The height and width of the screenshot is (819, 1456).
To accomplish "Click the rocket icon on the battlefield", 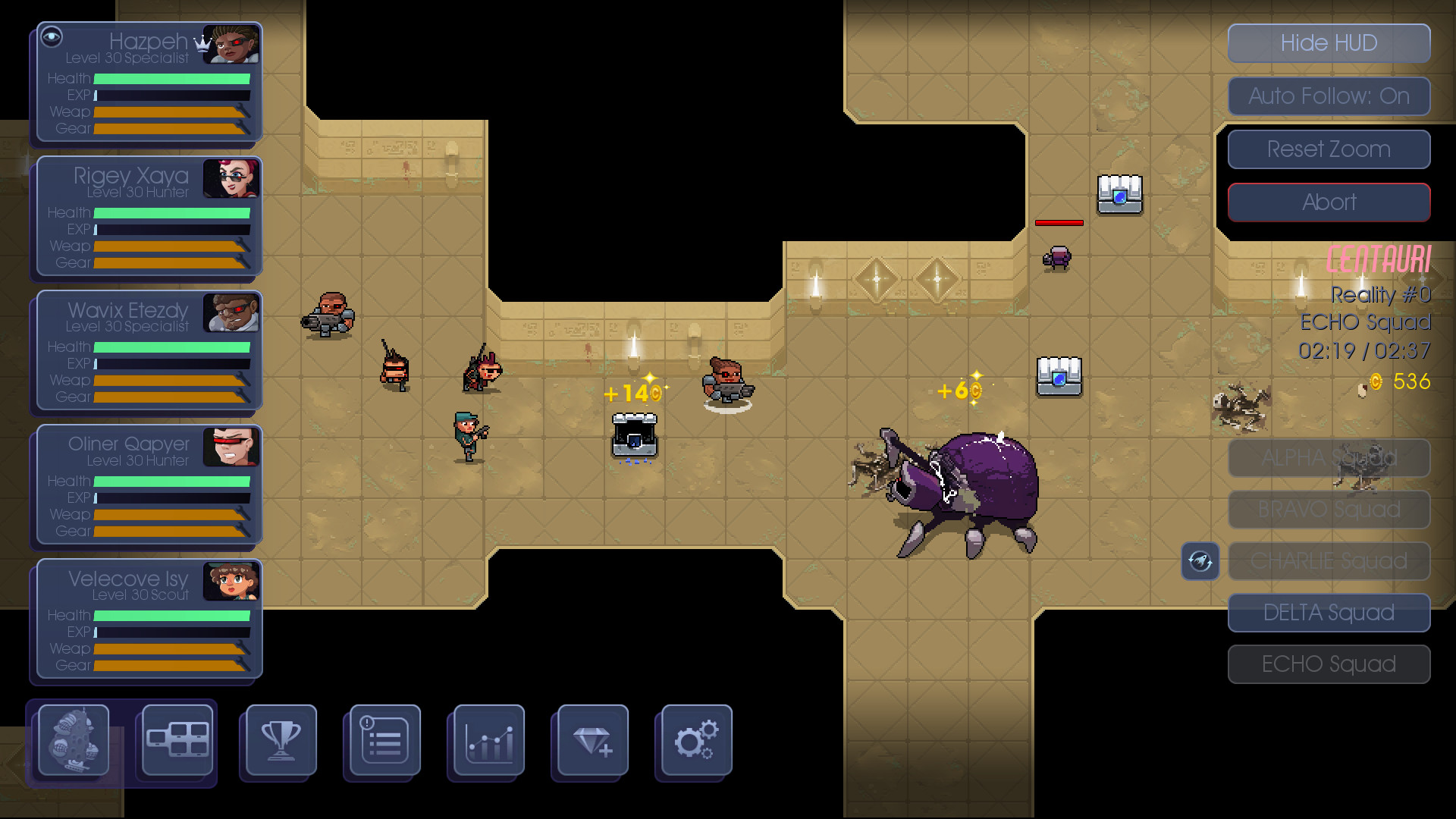I will click(1200, 561).
